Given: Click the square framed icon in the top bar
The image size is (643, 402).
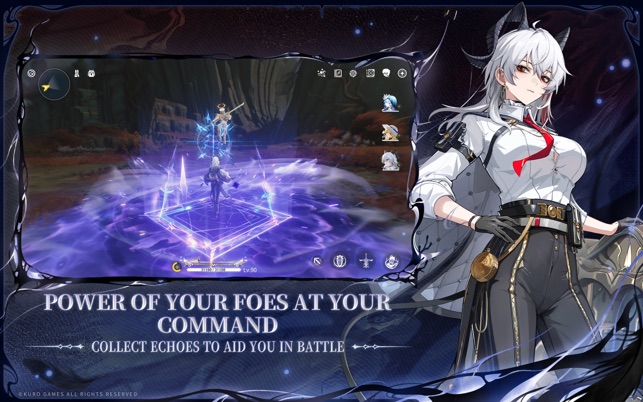Looking at the screenshot, I should (370, 73).
